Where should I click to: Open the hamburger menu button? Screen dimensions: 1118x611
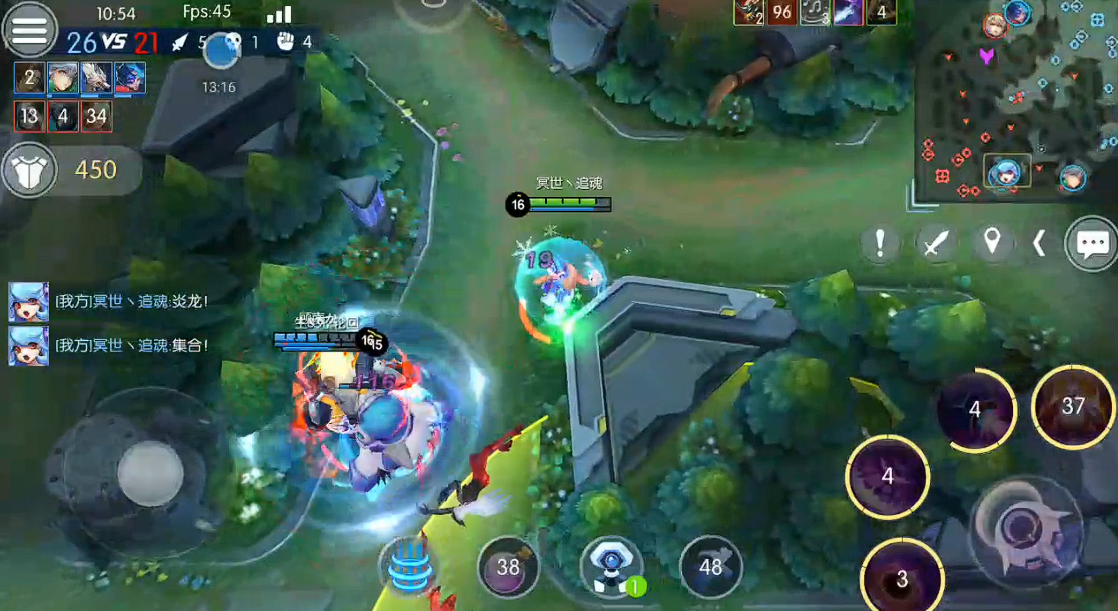[29, 29]
